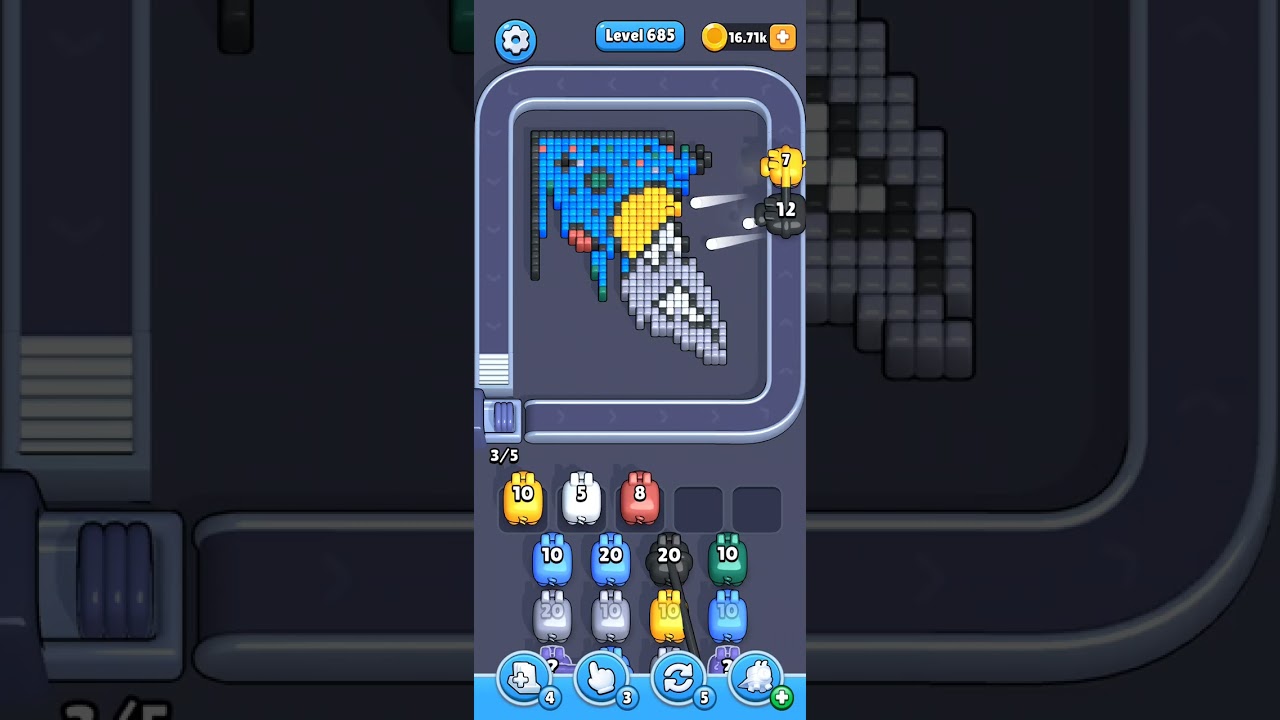
Task: Use the add-slot booster
Action: [524, 680]
